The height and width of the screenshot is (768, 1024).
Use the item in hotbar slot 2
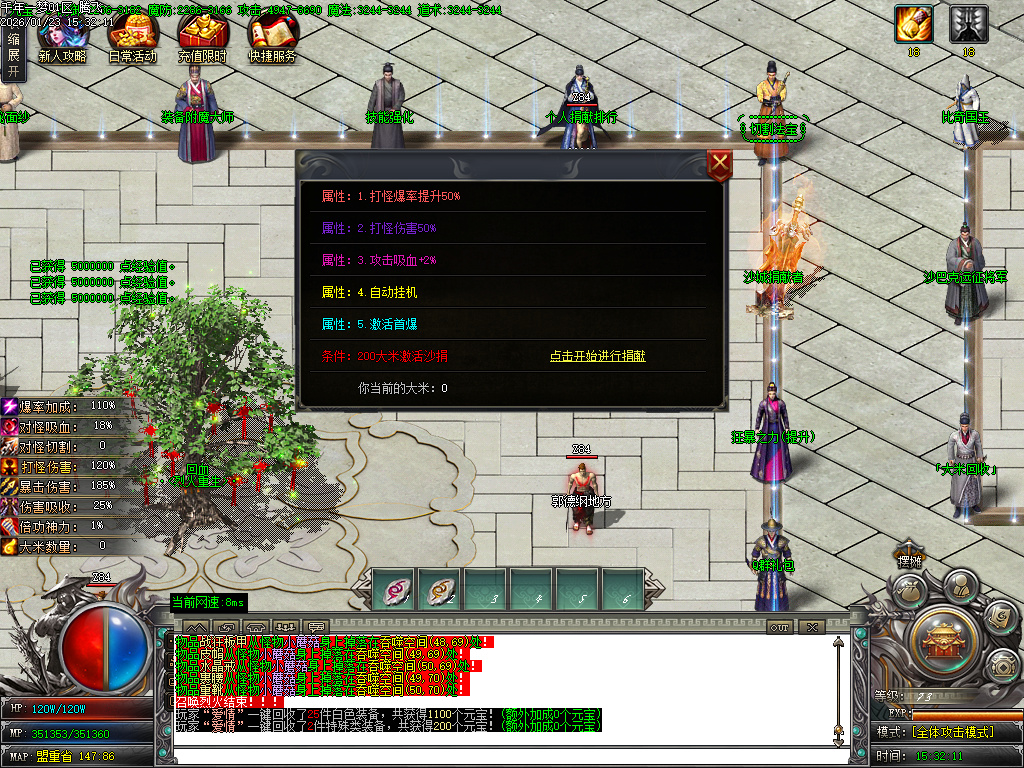(439, 589)
